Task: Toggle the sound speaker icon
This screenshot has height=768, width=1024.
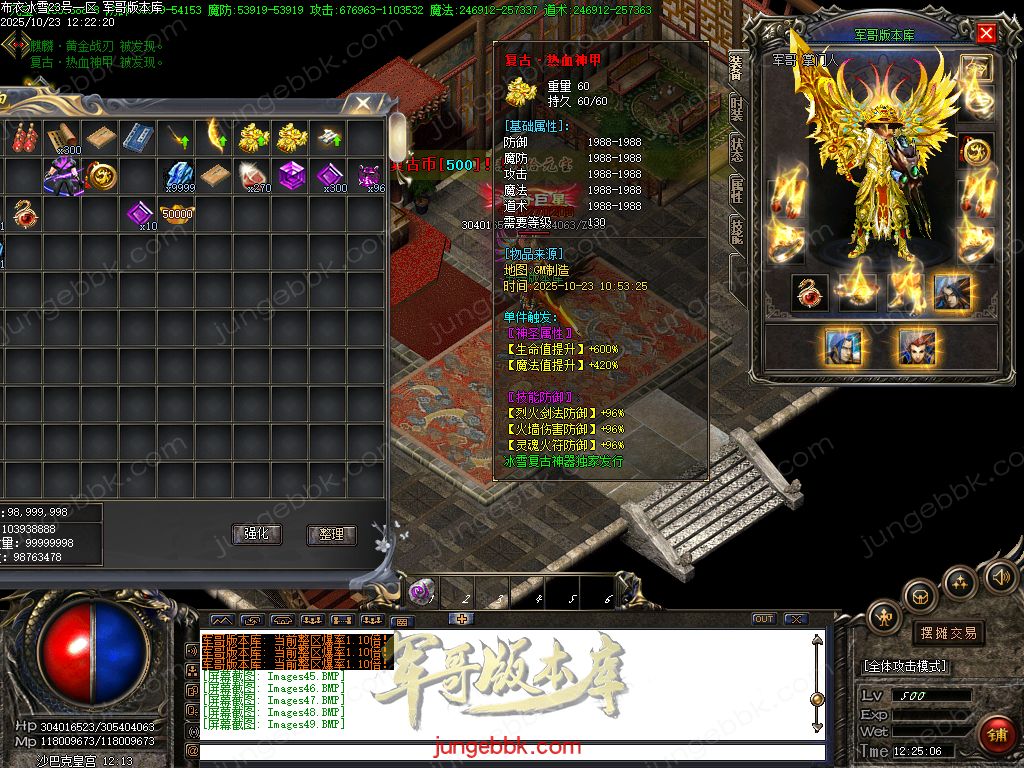Action: (999, 577)
